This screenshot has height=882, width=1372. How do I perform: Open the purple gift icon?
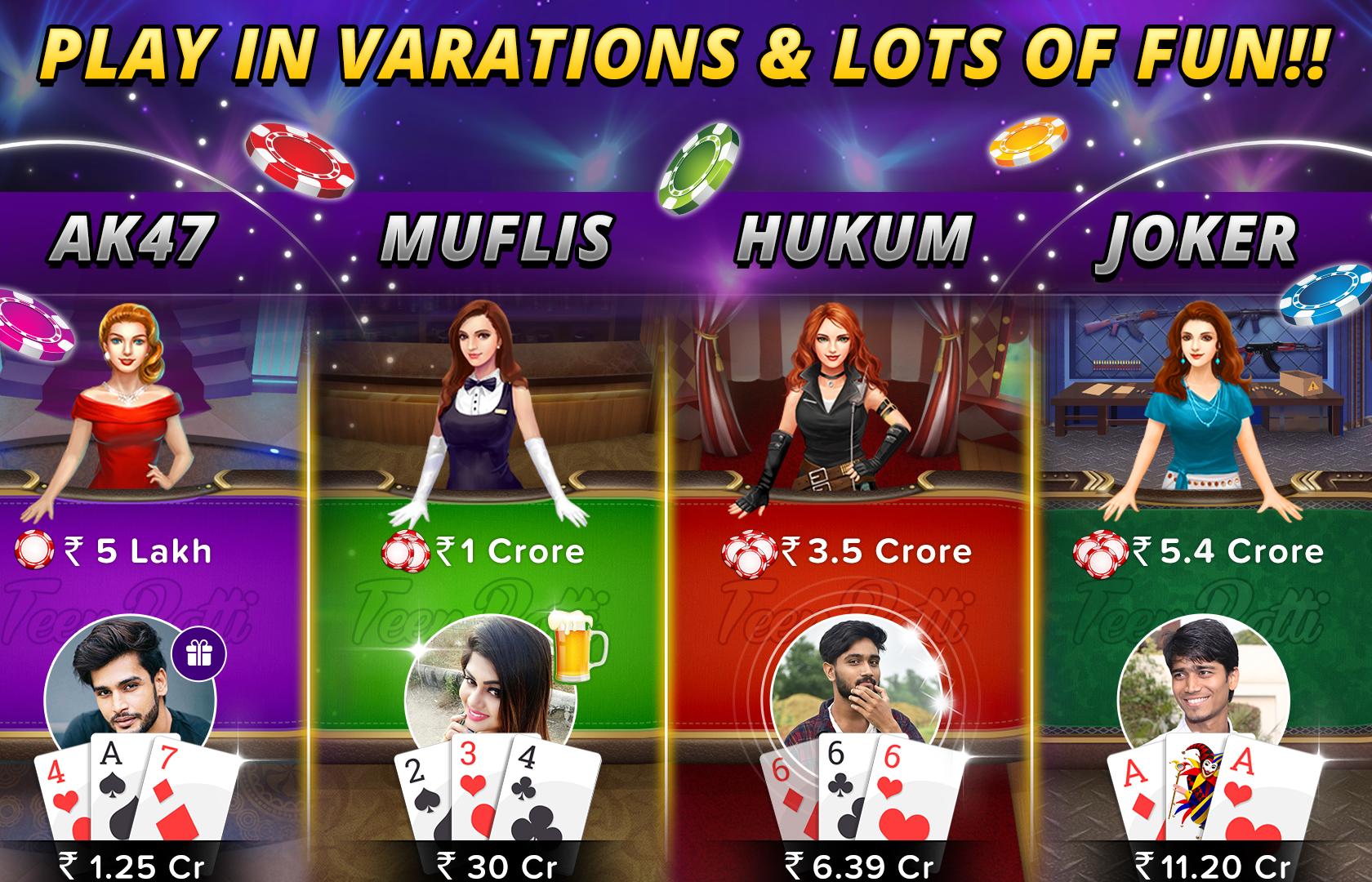pyautogui.click(x=198, y=654)
